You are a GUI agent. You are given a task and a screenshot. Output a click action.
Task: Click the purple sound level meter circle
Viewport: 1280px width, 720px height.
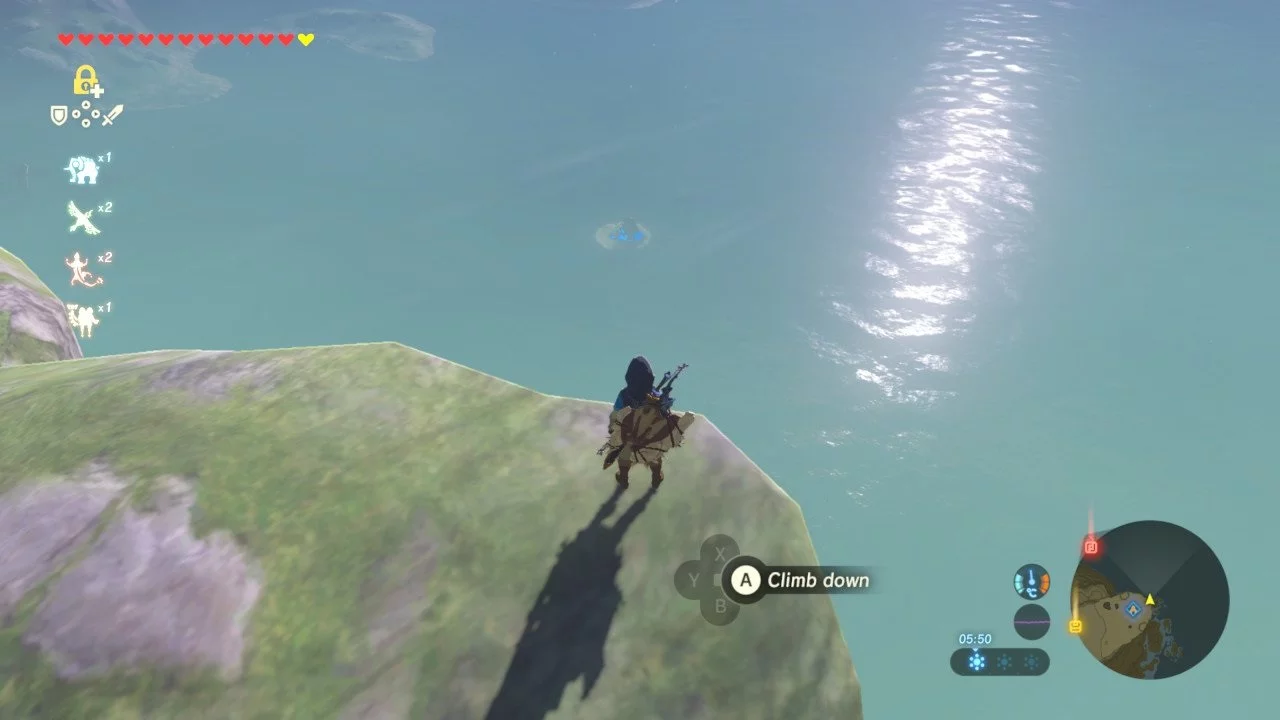tap(1031, 620)
